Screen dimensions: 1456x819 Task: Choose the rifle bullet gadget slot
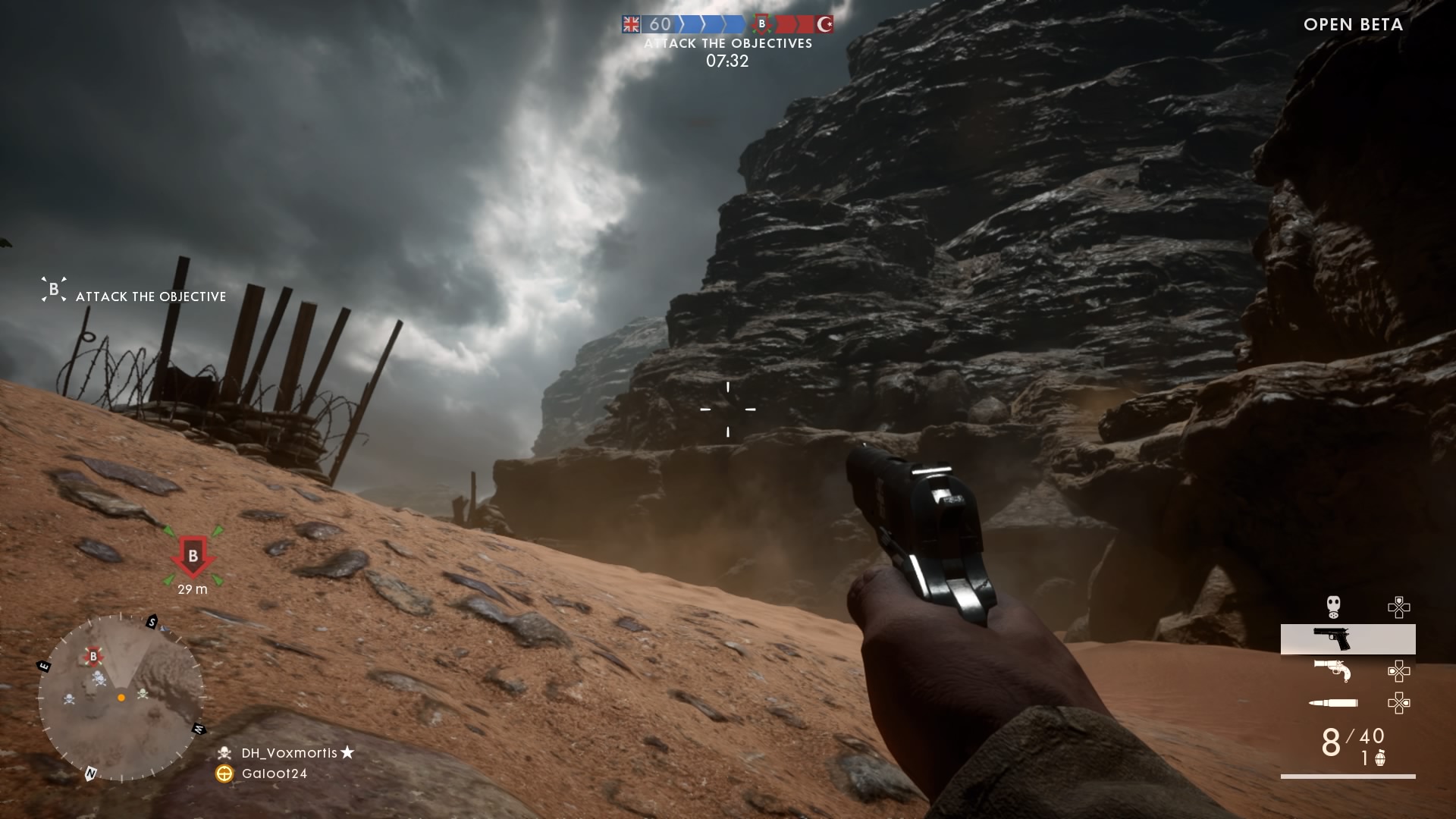click(1333, 703)
